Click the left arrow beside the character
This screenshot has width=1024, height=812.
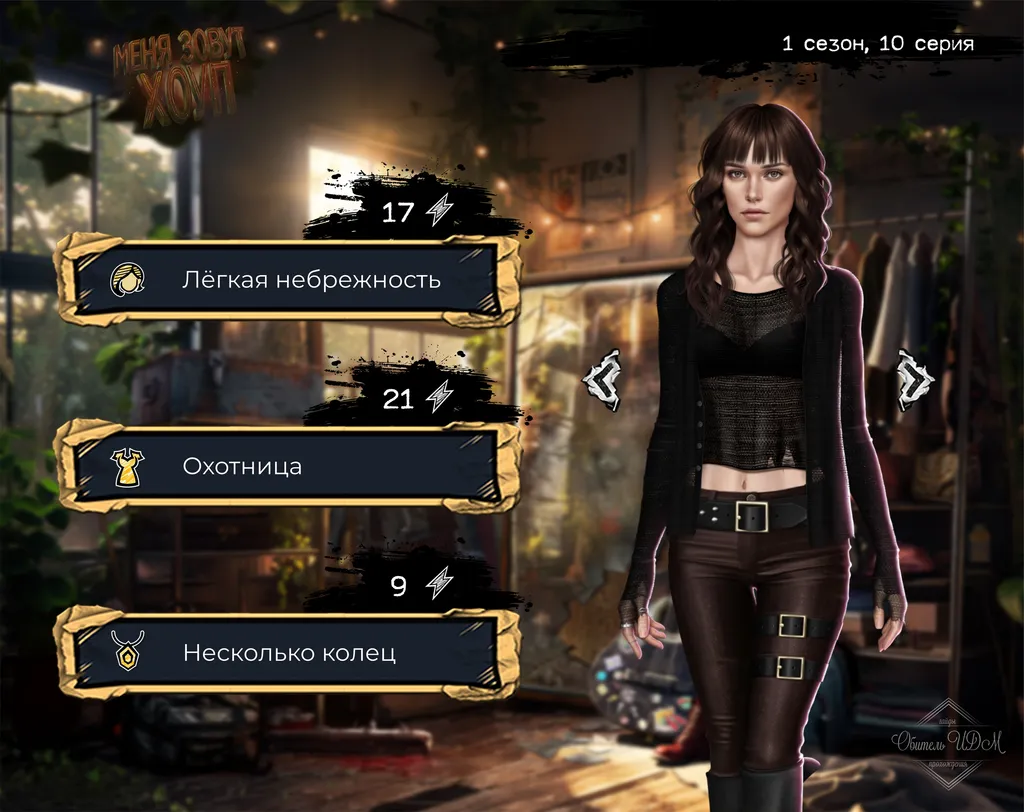(603, 380)
